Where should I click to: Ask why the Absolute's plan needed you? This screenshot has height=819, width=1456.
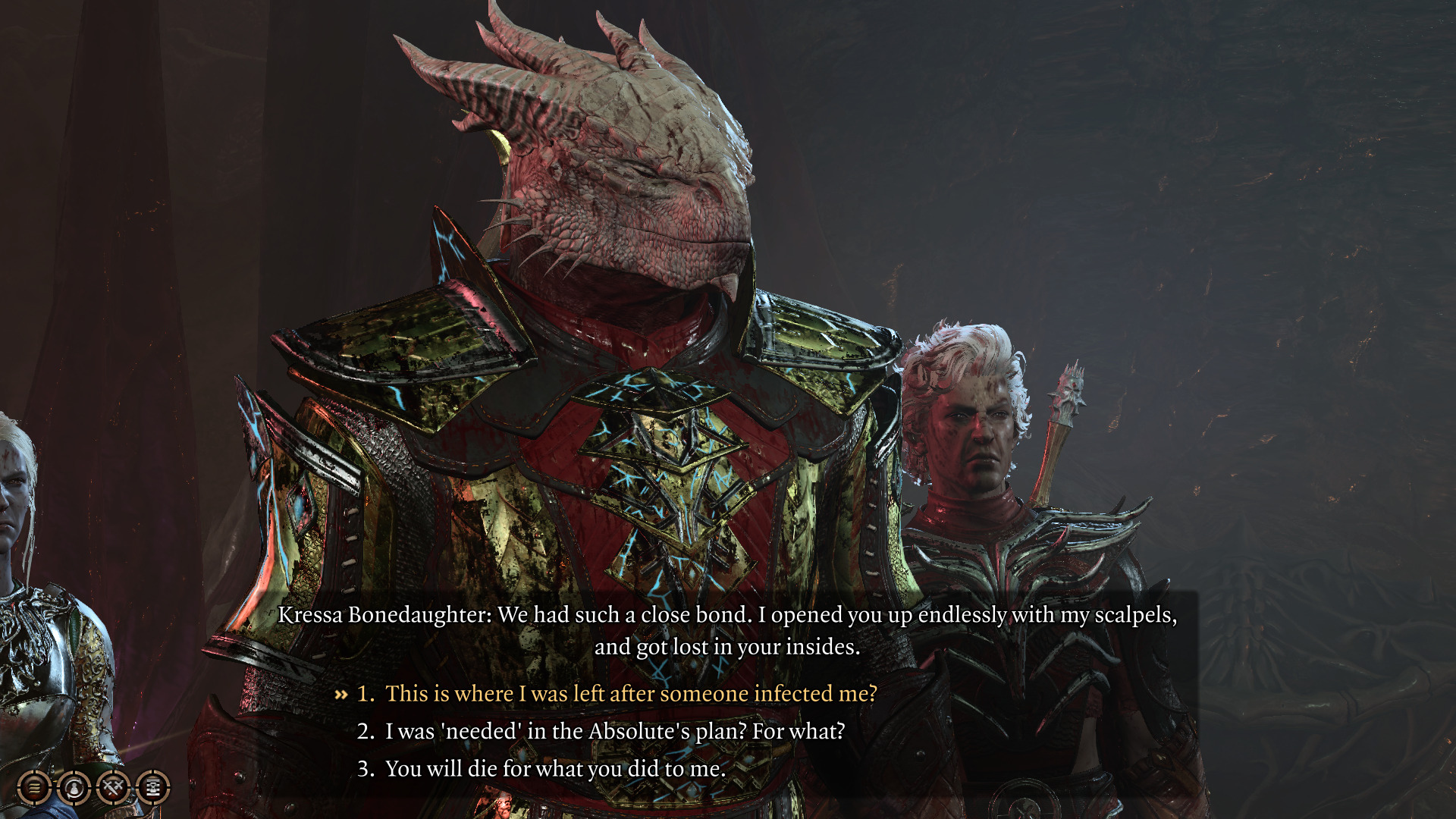[x=614, y=731]
